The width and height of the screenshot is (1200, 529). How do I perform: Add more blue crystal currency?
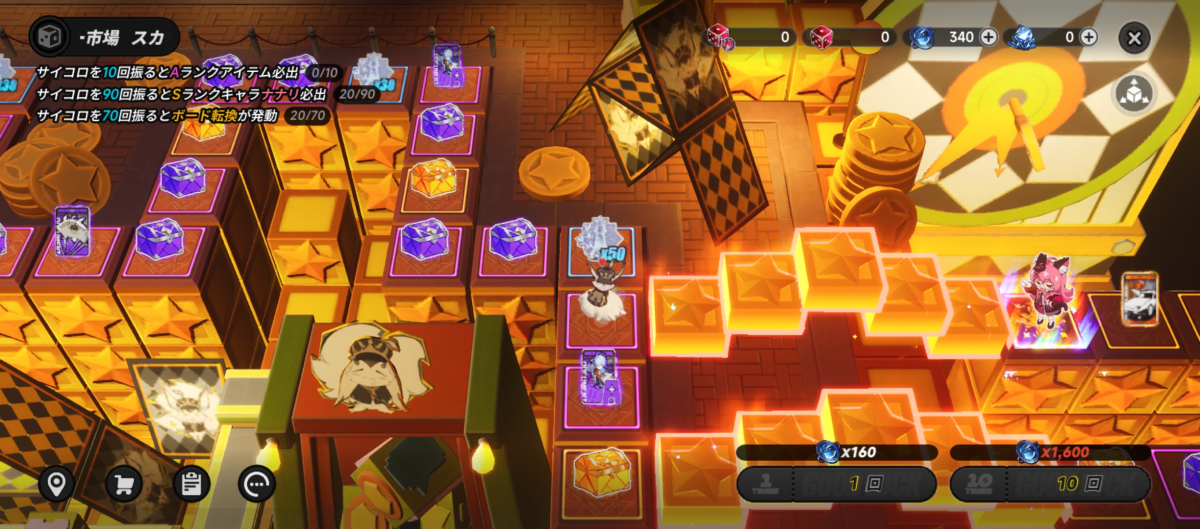(x=1088, y=37)
